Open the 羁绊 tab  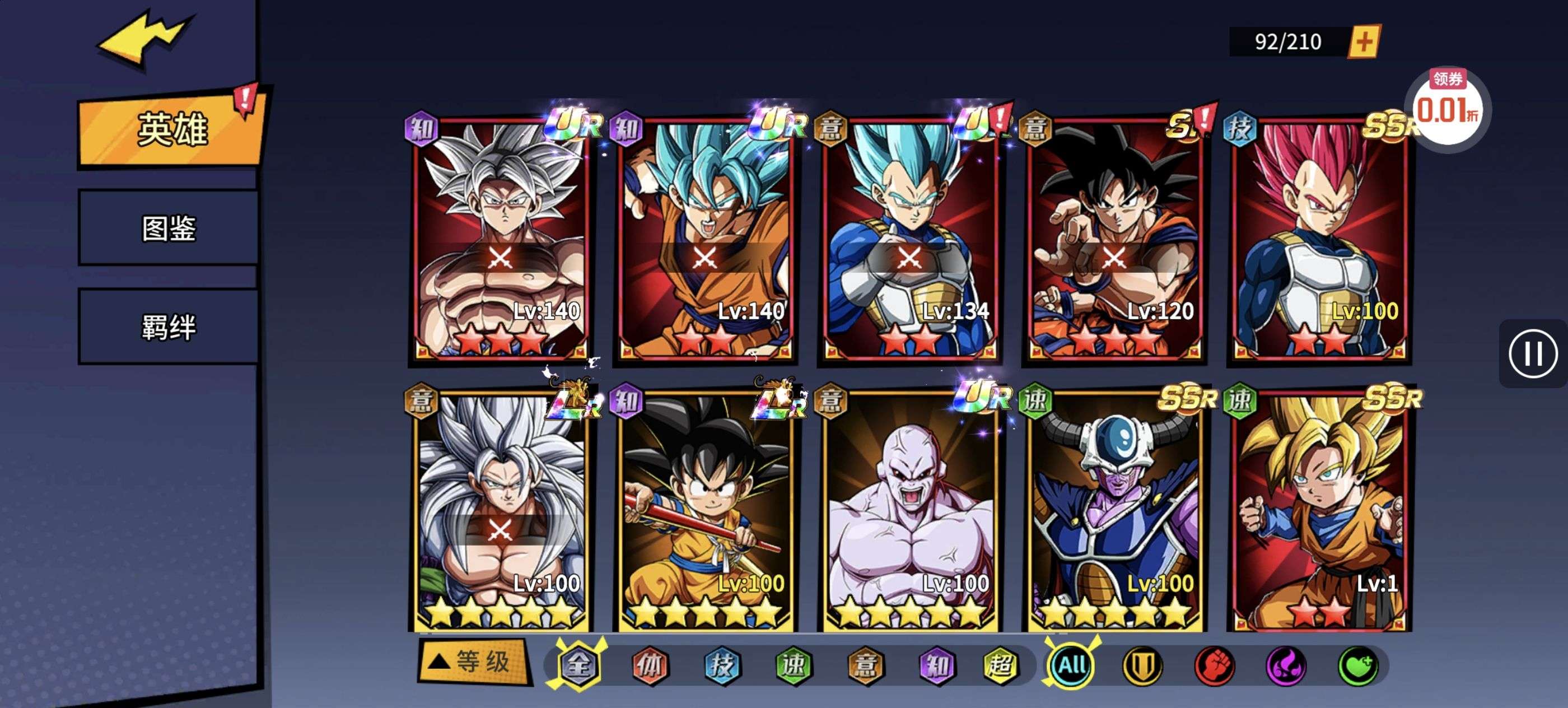[x=169, y=327]
